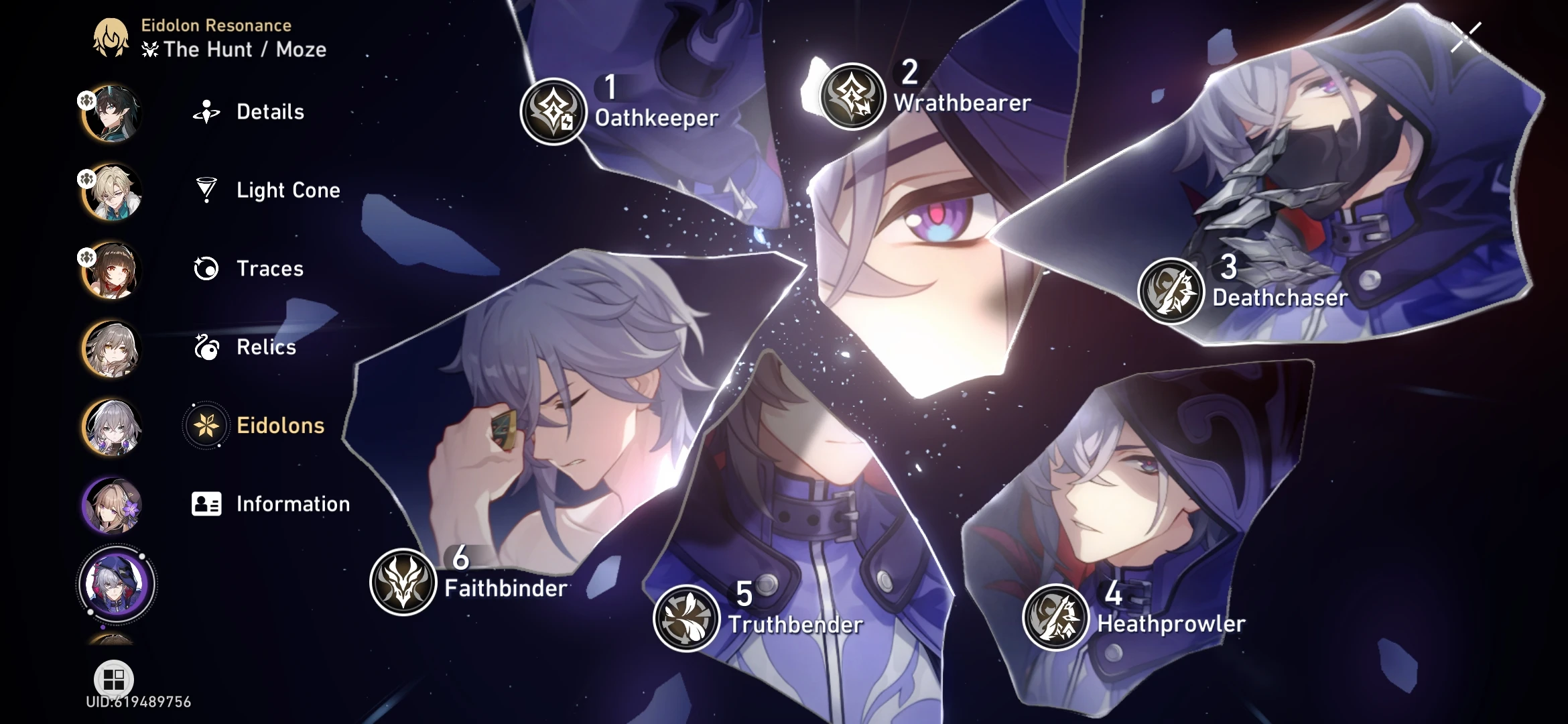This screenshot has height=724, width=1568.
Task: Click The Hunt path icon in header
Action: point(150,49)
